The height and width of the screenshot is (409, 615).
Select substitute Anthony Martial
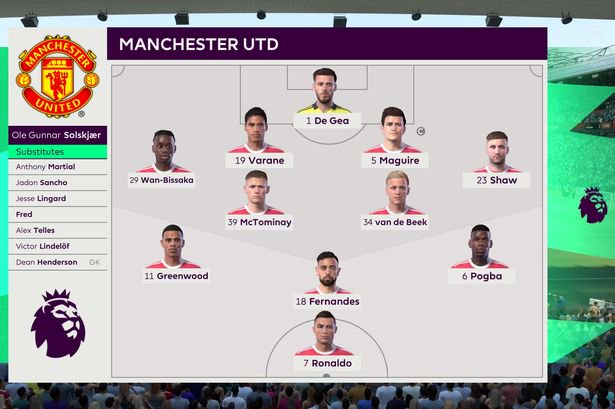tap(58, 167)
